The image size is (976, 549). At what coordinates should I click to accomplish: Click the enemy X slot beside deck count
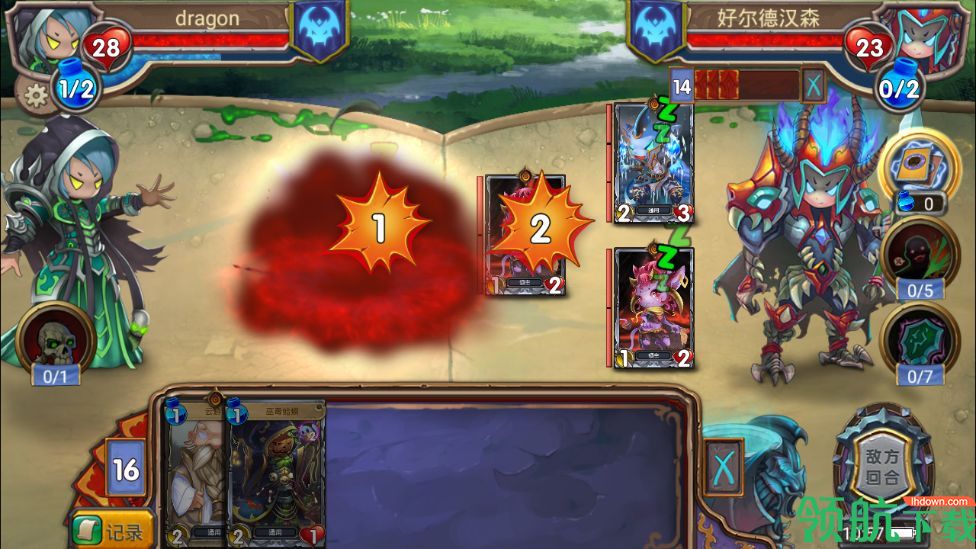tap(814, 85)
